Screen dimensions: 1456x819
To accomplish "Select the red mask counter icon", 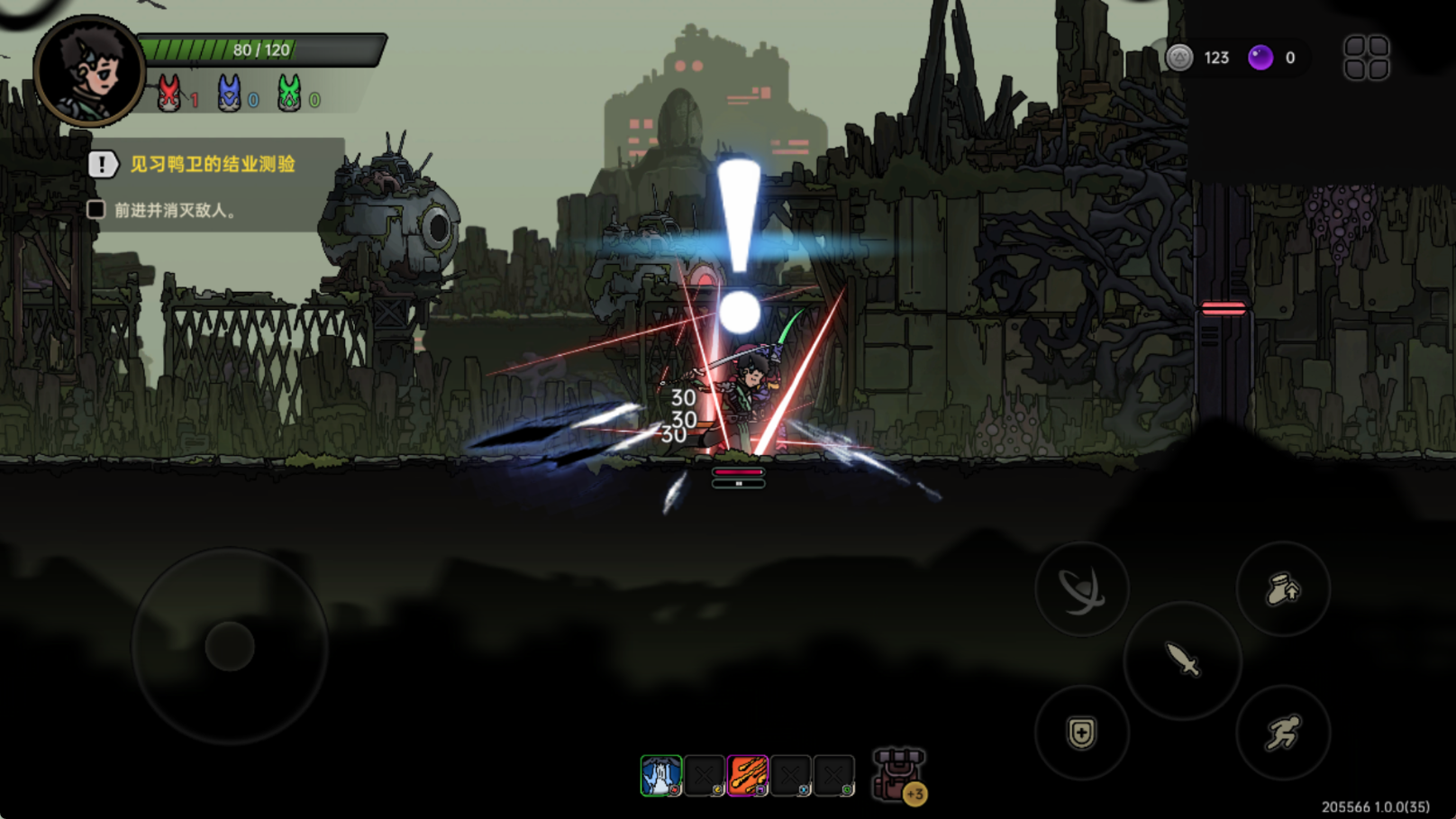I will (x=168, y=94).
